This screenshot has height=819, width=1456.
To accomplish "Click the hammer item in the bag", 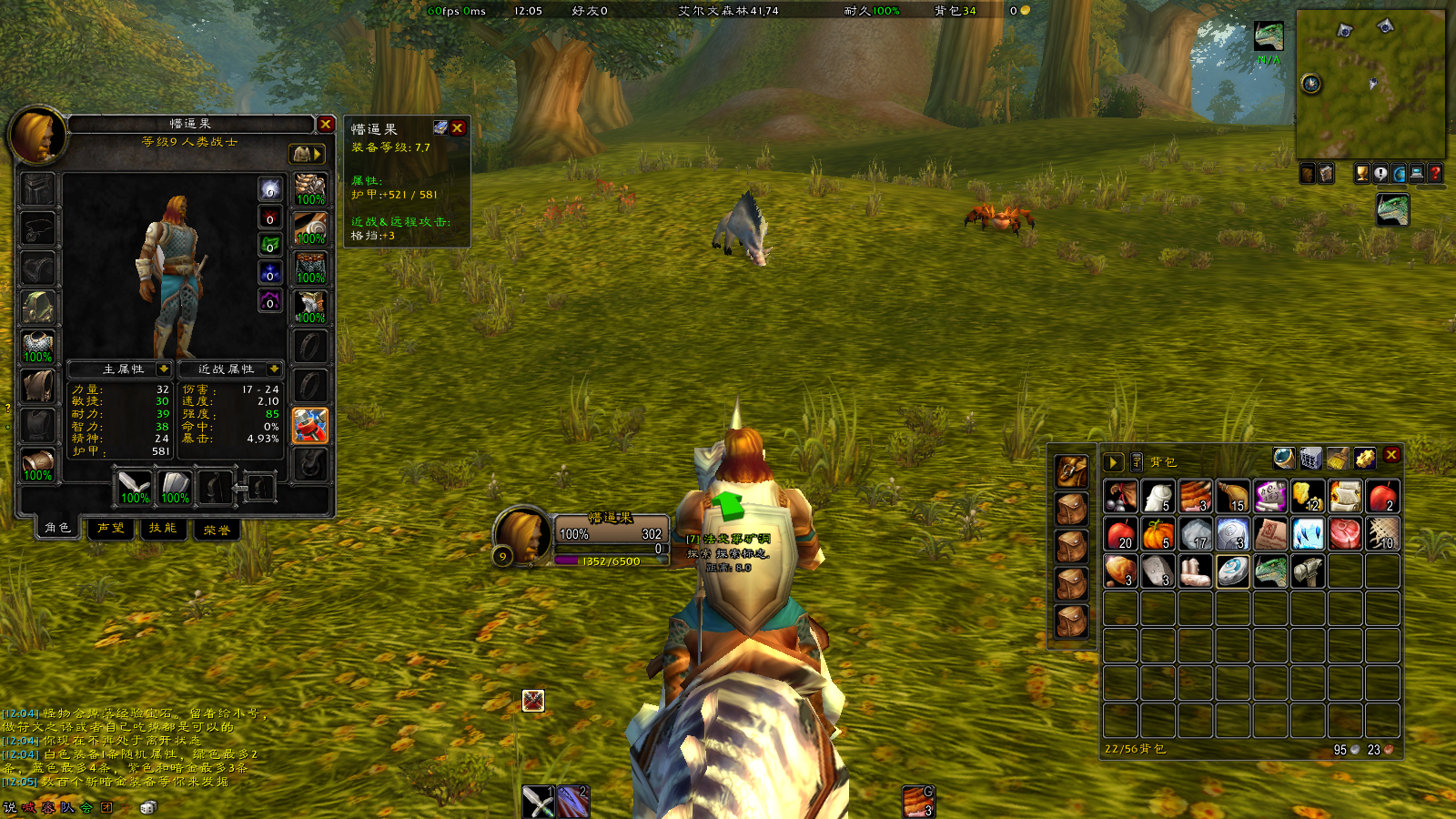I will [x=1308, y=571].
